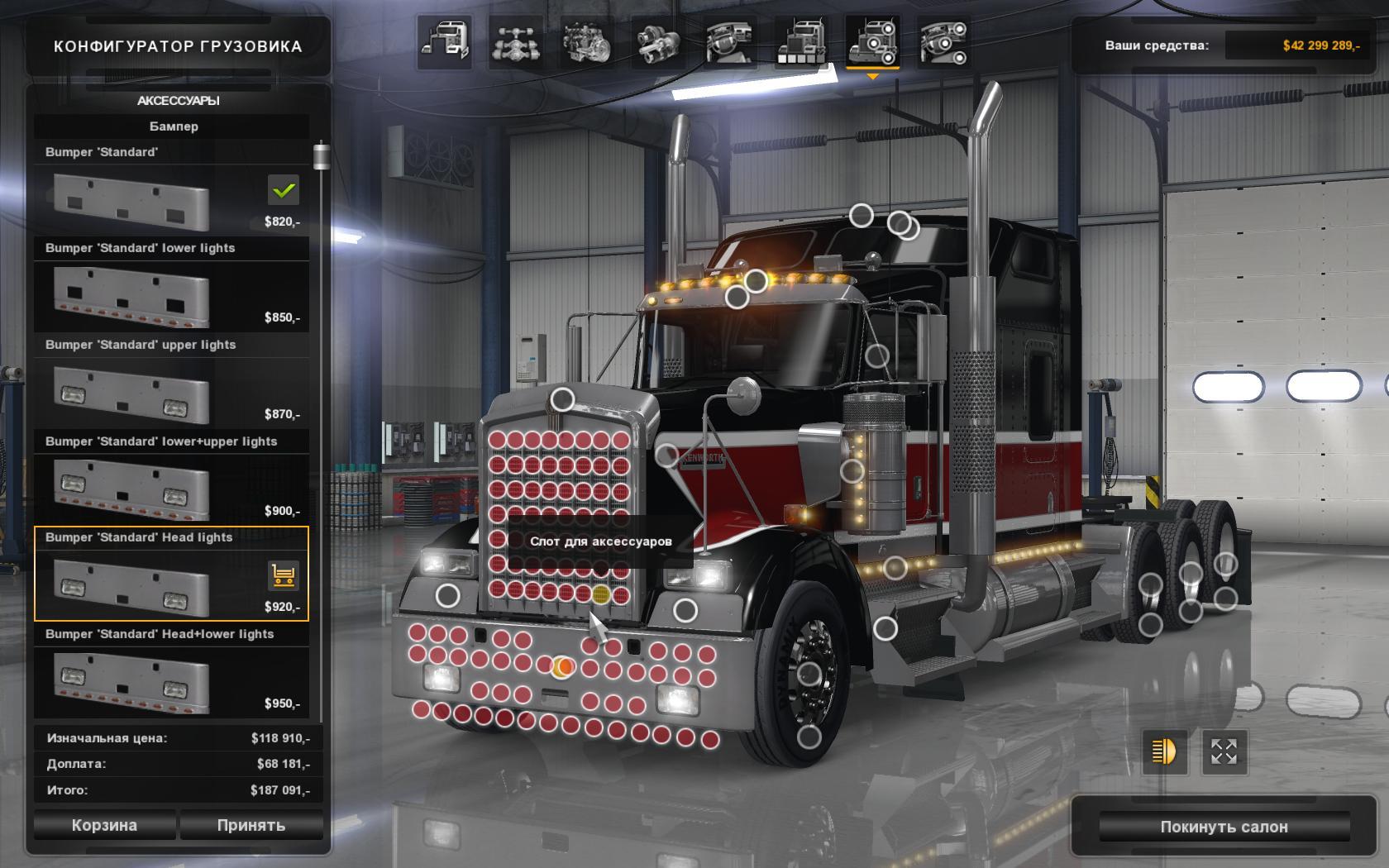Open the interior dashboard category tab
The height and width of the screenshot is (868, 1389).
pyautogui.click(x=729, y=41)
